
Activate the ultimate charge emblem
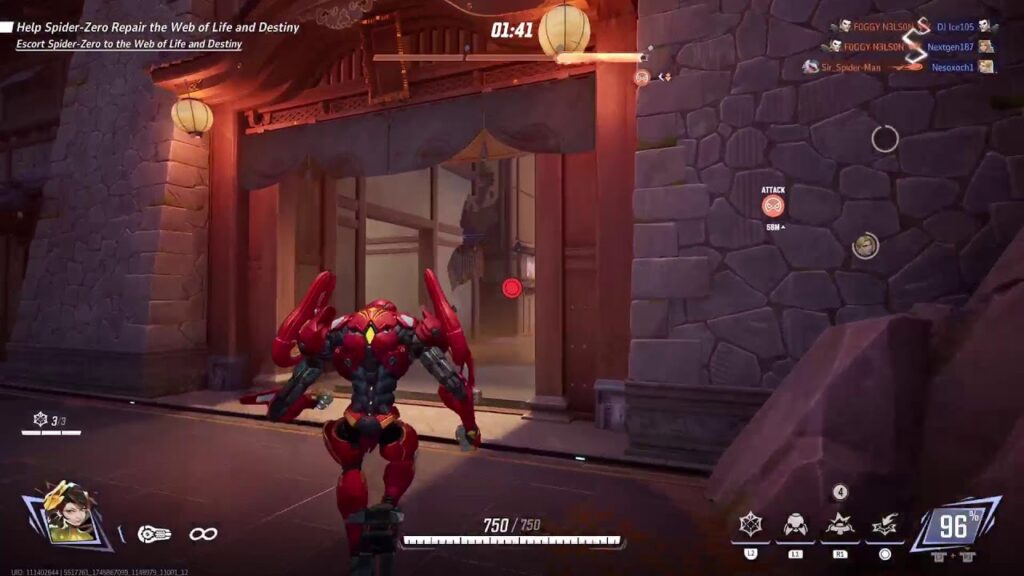tap(956, 524)
